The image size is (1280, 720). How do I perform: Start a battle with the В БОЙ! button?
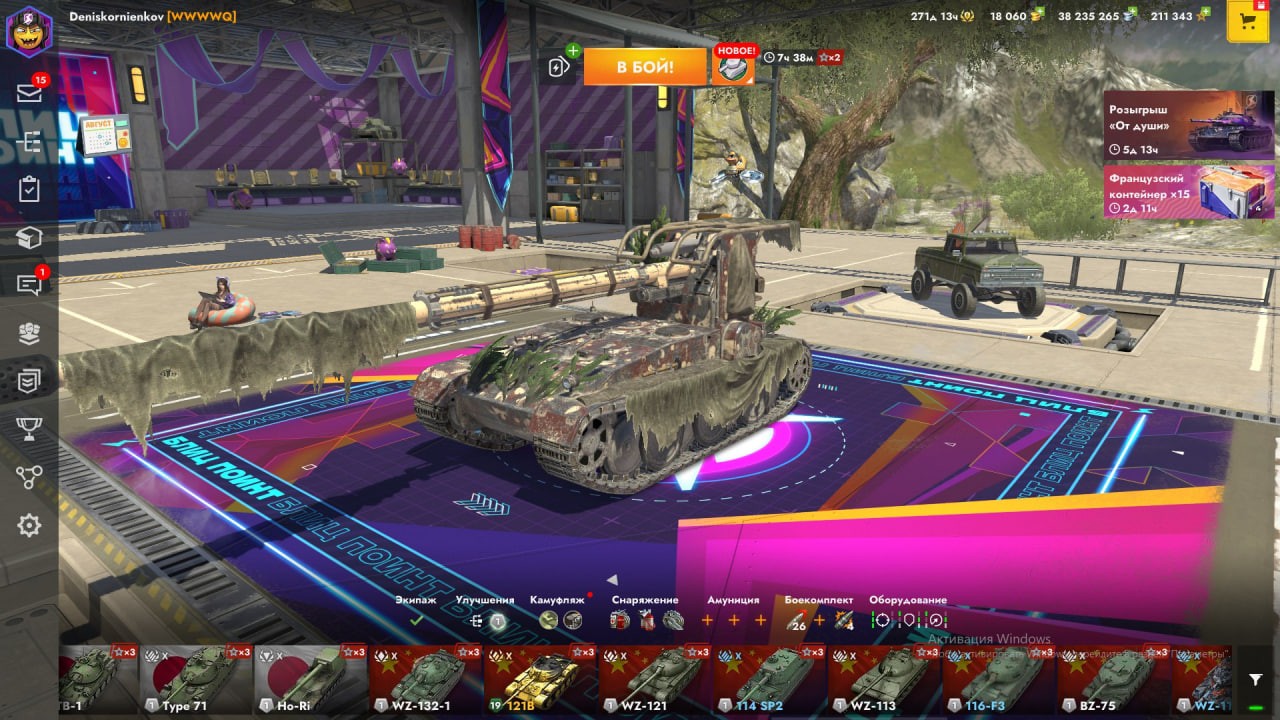[645, 67]
